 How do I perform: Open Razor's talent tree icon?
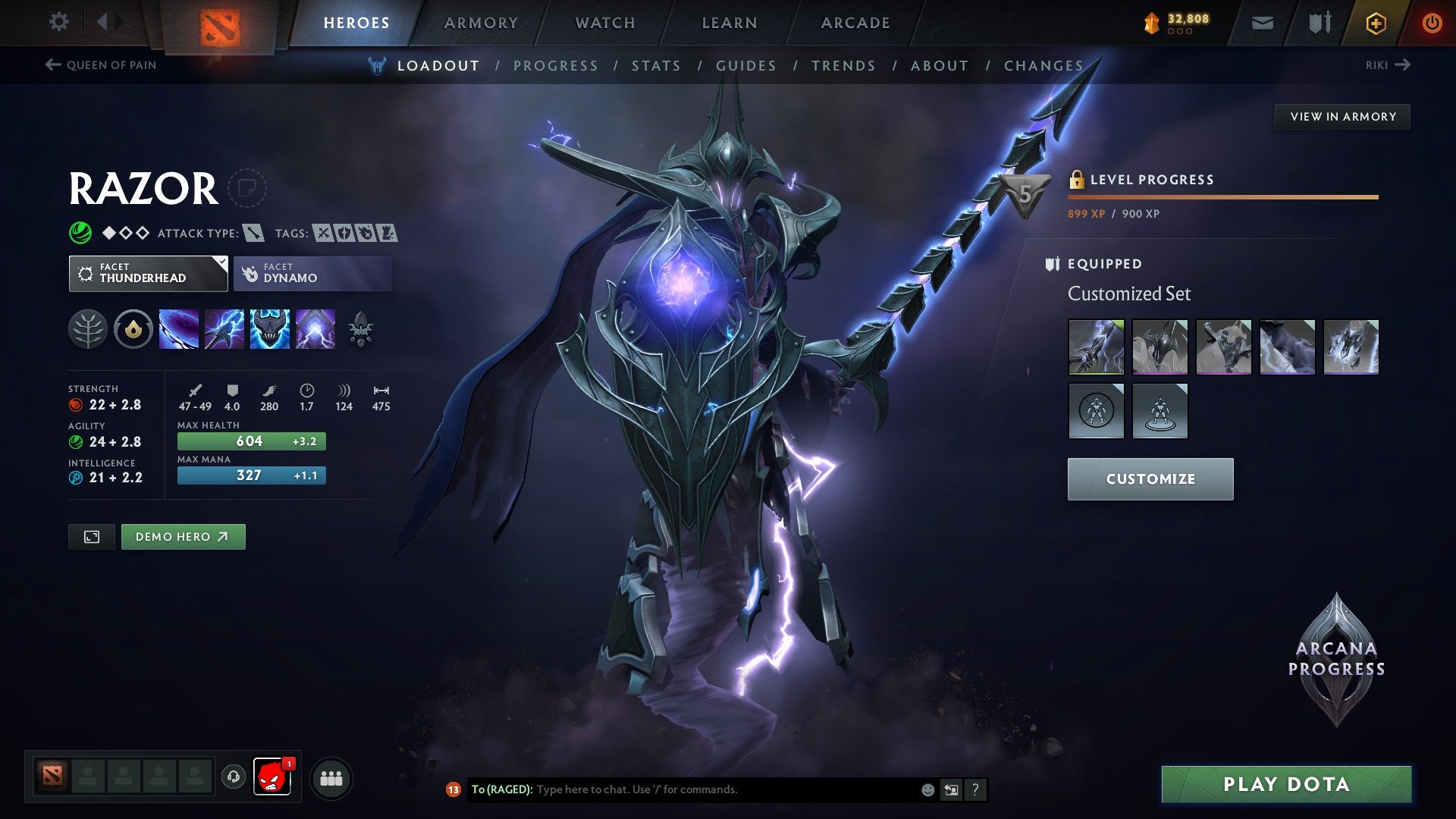(88, 329)
